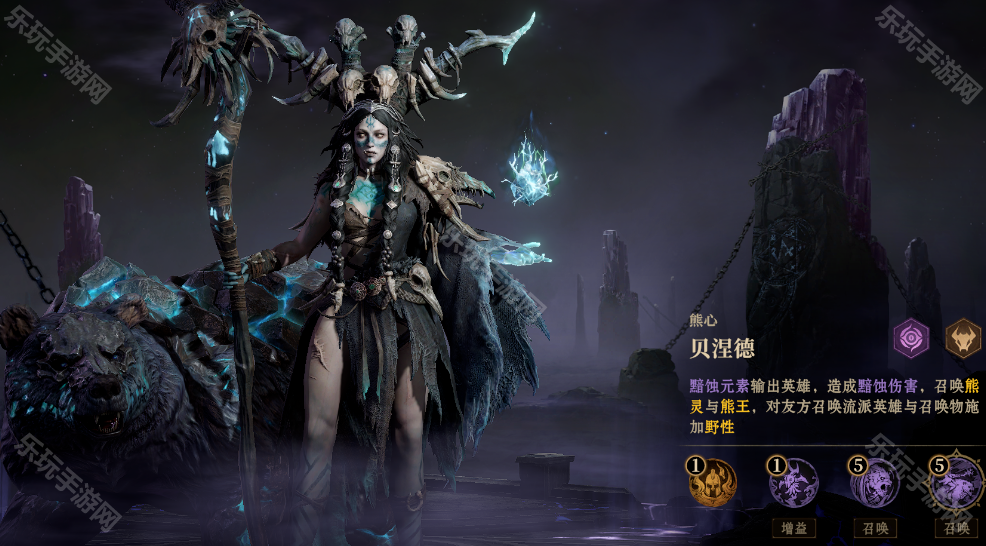Viewport: 986px width, 546px height.
Task: View the purple 增益 buff skill icon
Action: 794,484
